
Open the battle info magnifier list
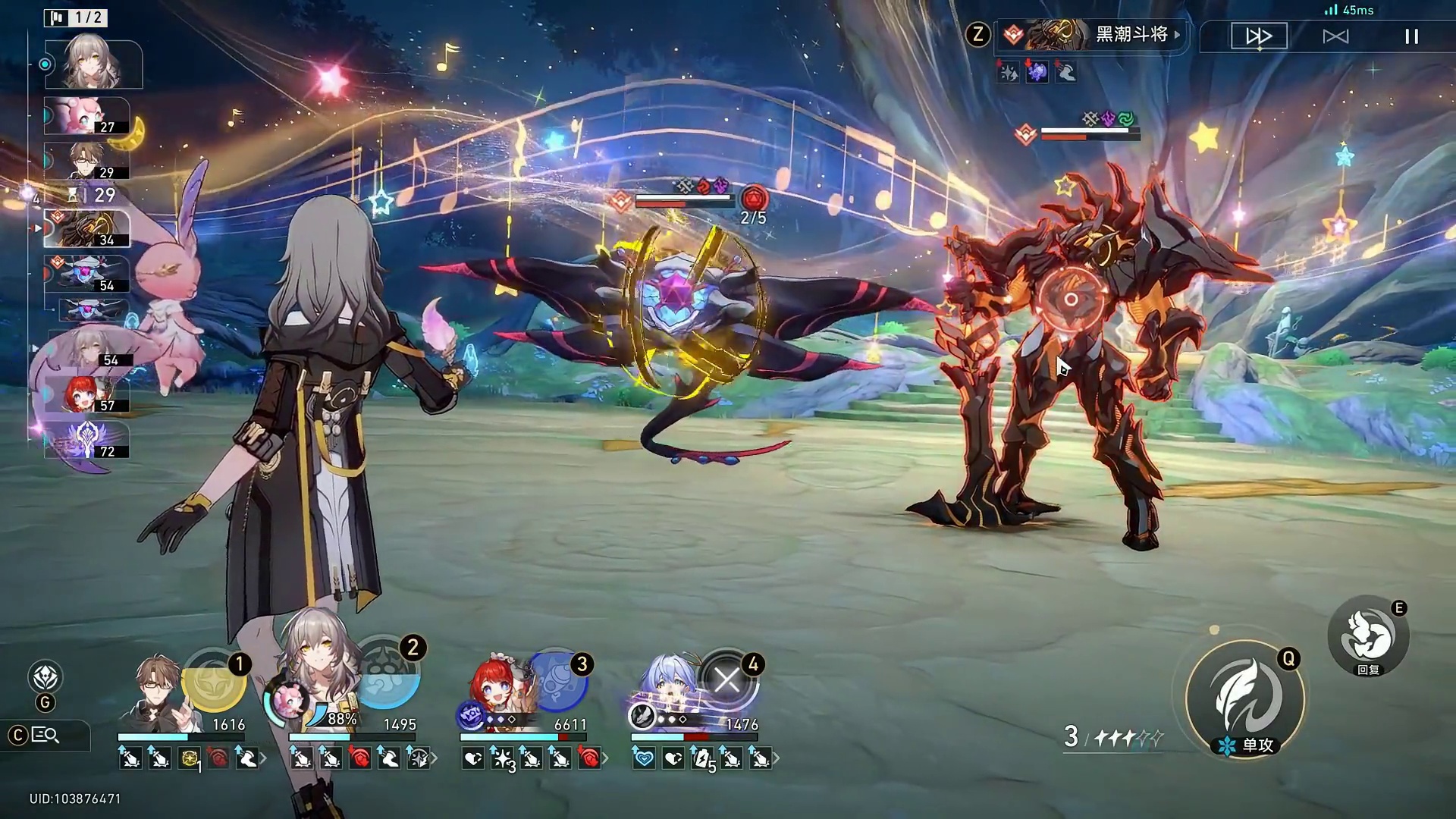(x=44, y=735)
